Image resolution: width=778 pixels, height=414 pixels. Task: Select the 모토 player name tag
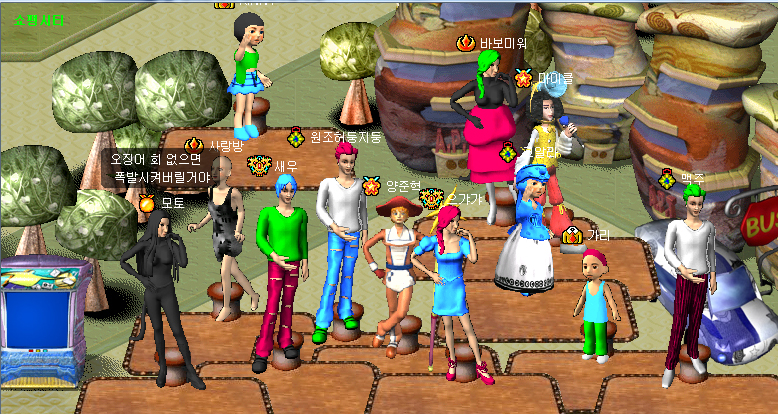173,203
